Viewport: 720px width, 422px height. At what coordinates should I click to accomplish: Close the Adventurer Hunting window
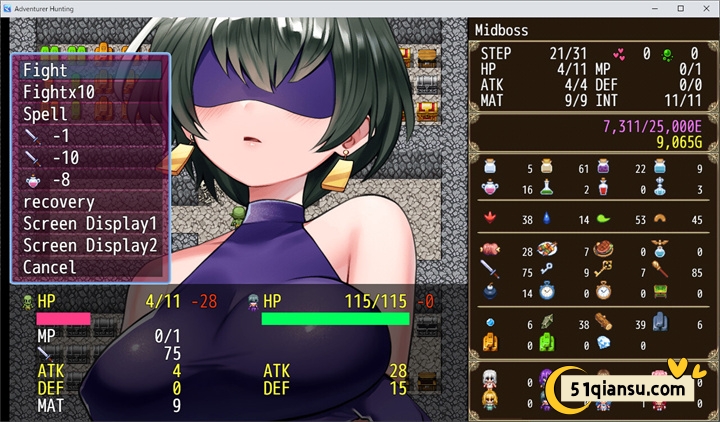point(705,9)
